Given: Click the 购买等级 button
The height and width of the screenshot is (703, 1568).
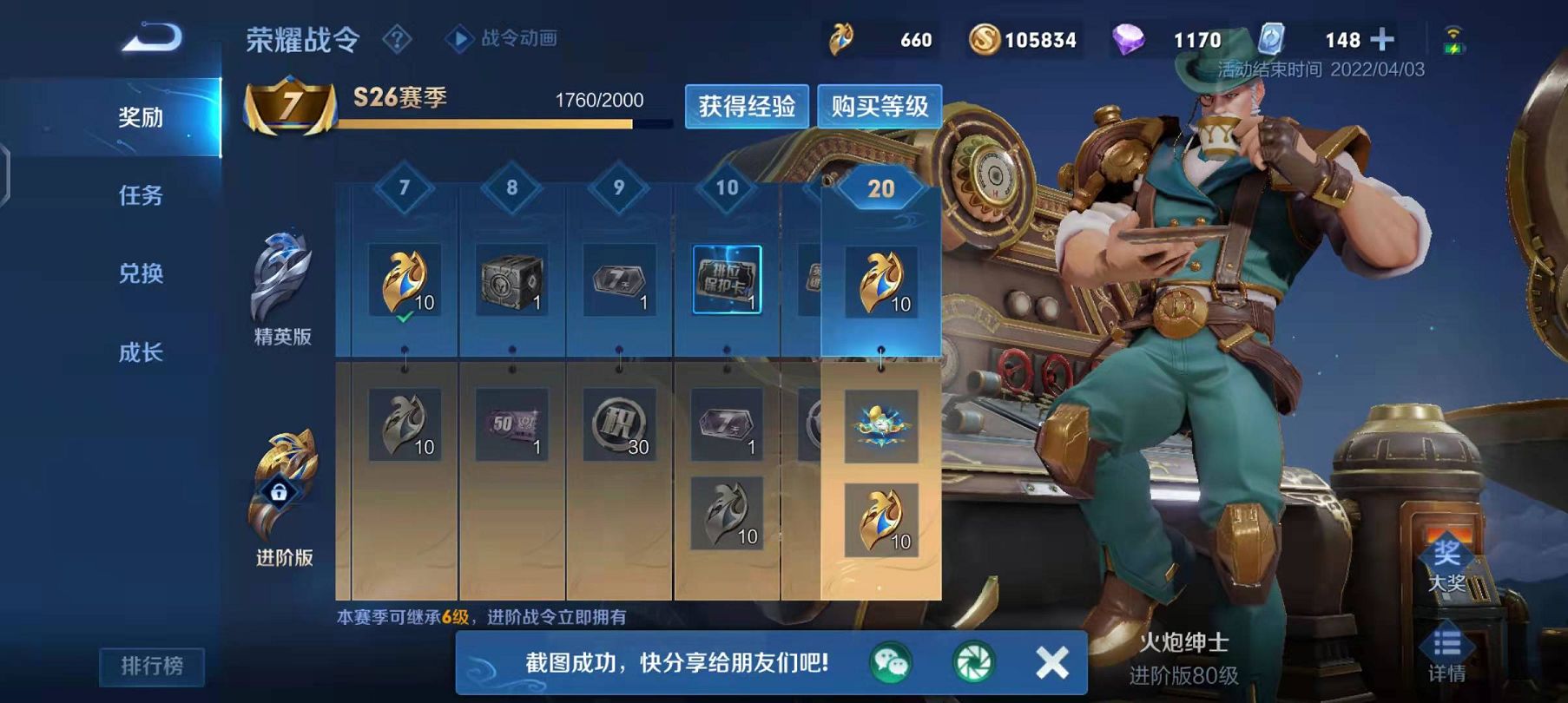Looking at the screenshot, I should [879, 106].
